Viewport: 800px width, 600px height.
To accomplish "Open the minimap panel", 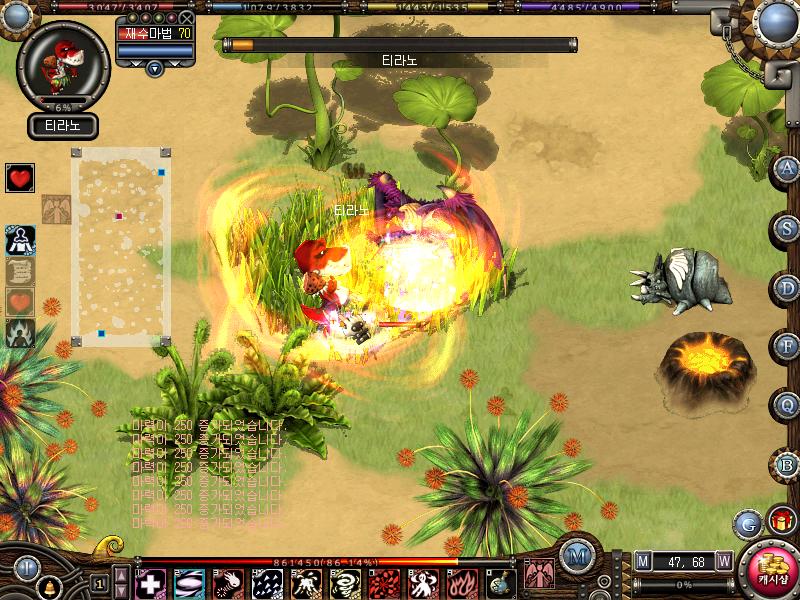I will tap(121, 247).
